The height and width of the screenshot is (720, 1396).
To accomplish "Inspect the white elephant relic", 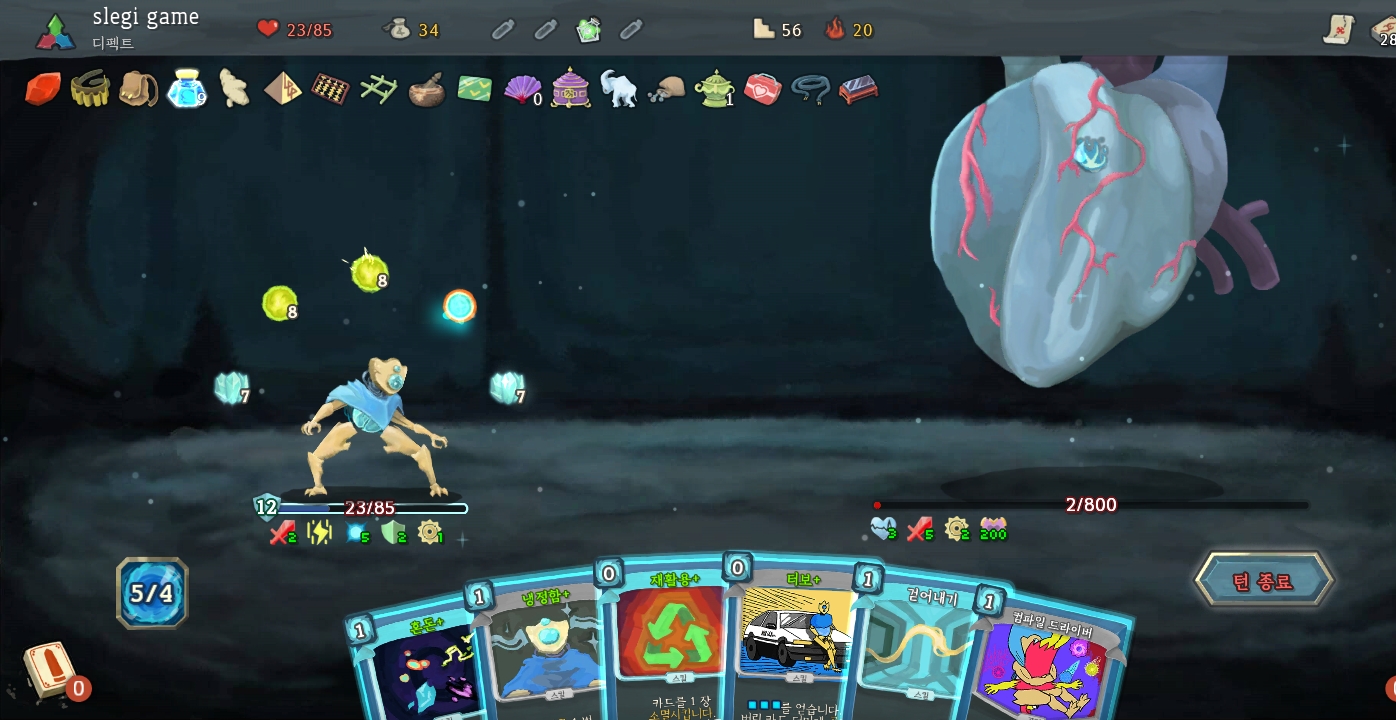I will point(618,89).
